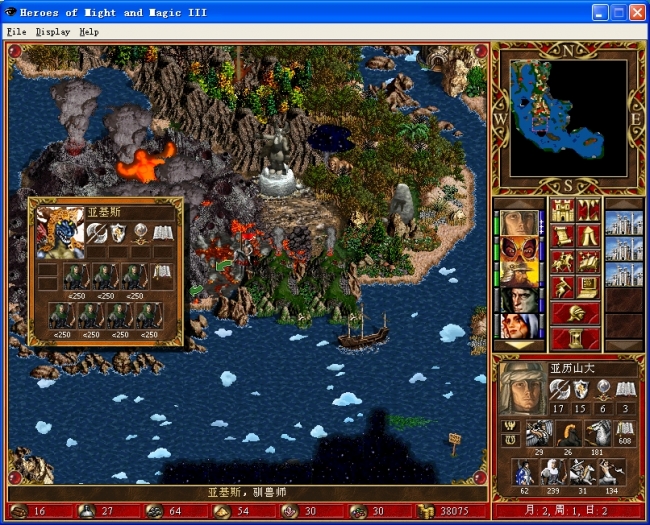Toggle the underground view button
650x525 pixels.
point(588,211)
